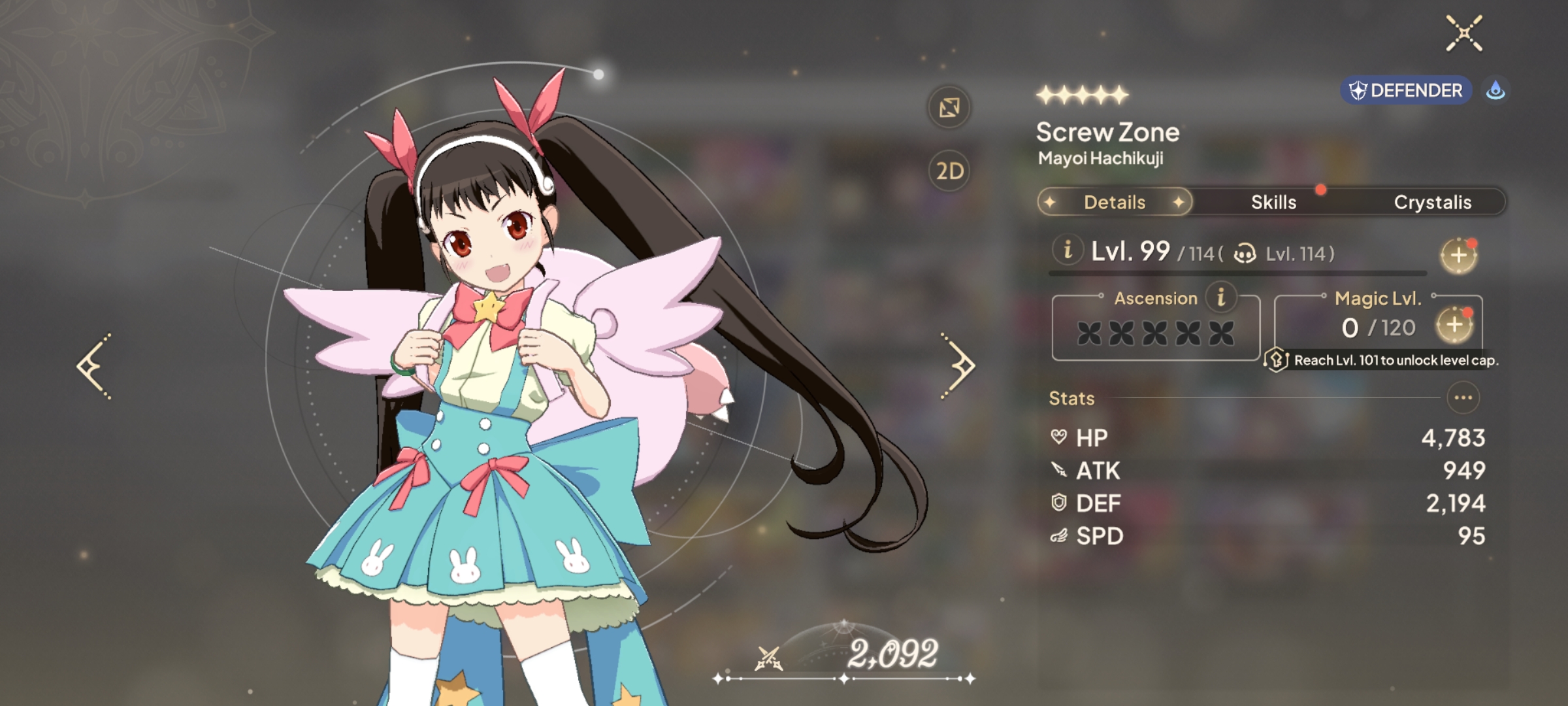
Task: Check the water element icon
Action: tap(1495, 90)
